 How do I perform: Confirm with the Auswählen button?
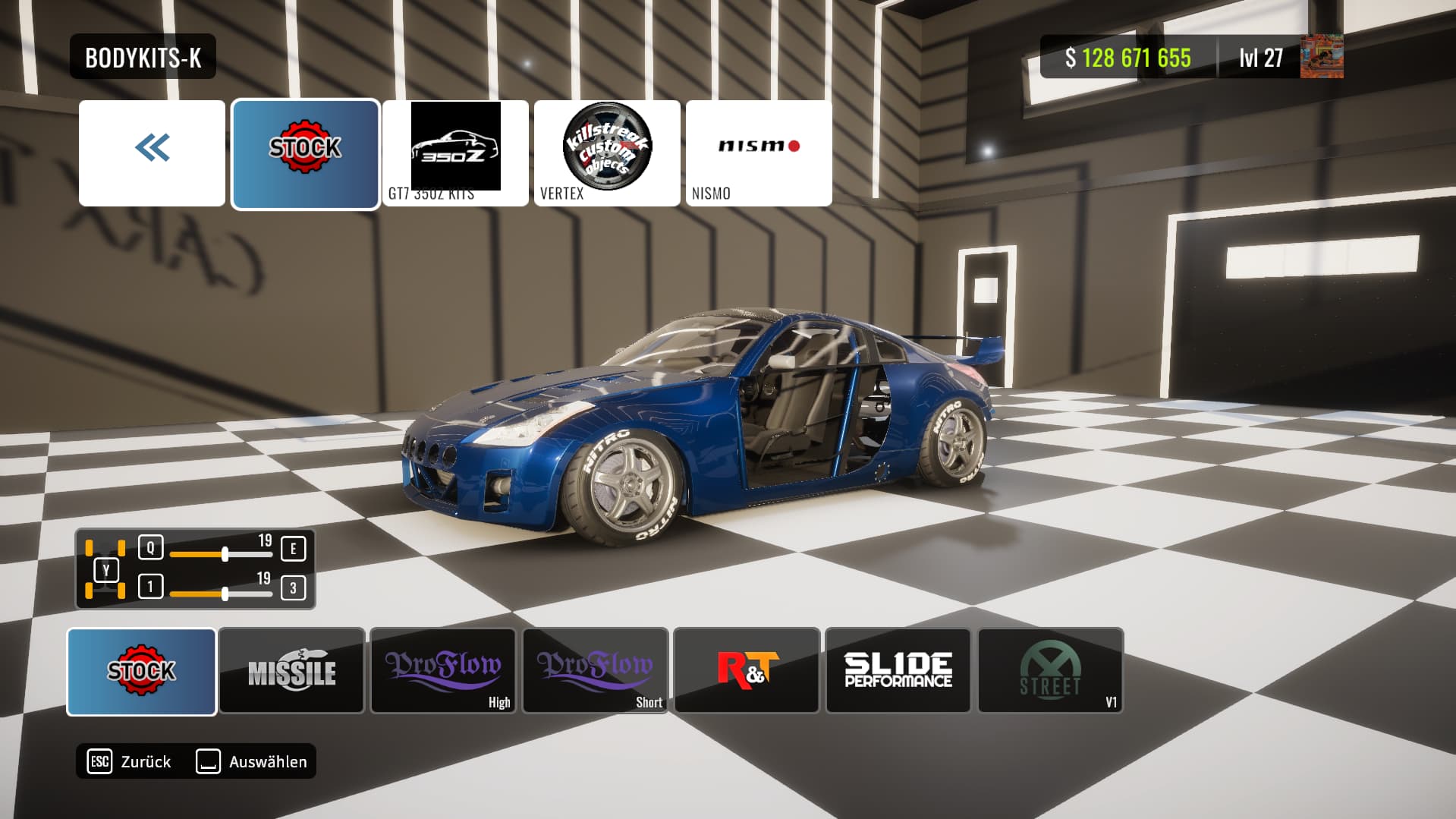click(x=252, y=761)
